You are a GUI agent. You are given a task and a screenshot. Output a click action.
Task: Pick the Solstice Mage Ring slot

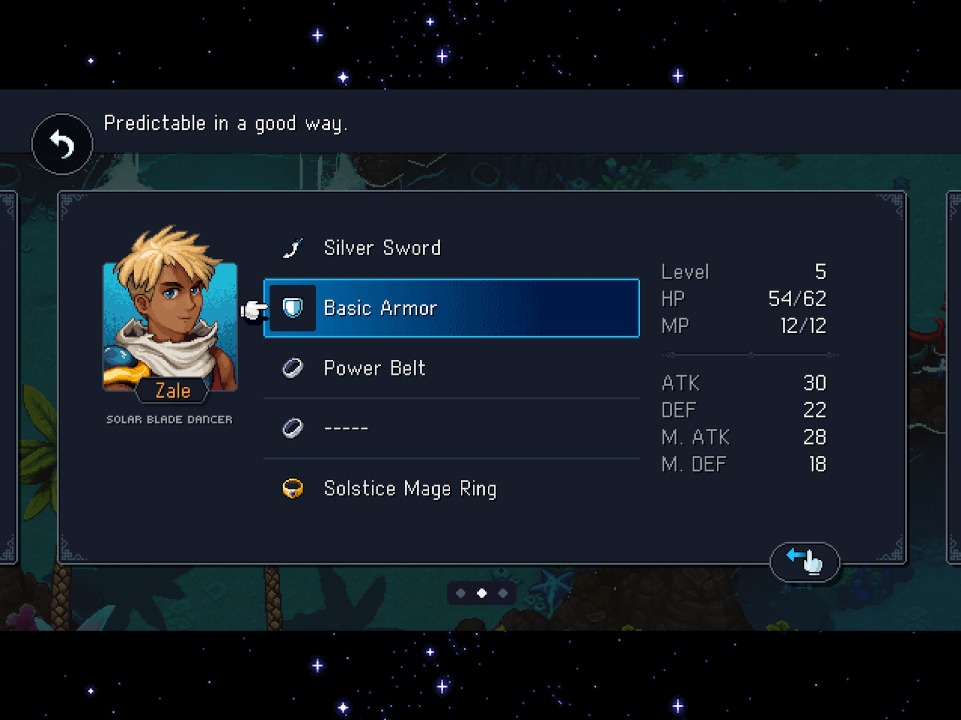tap(451, 488)
